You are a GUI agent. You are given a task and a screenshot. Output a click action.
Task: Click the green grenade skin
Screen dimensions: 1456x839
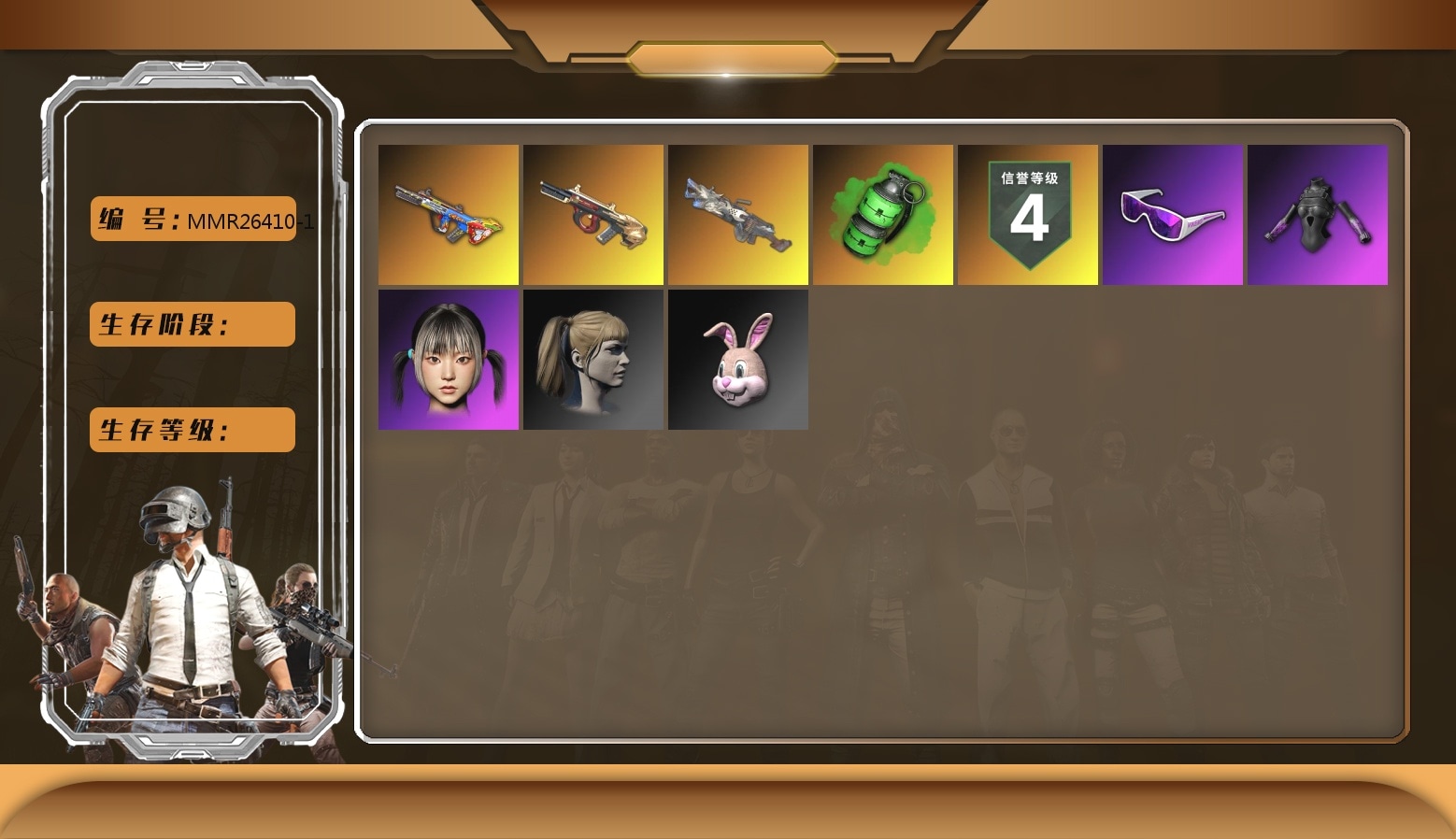[882, 214]
